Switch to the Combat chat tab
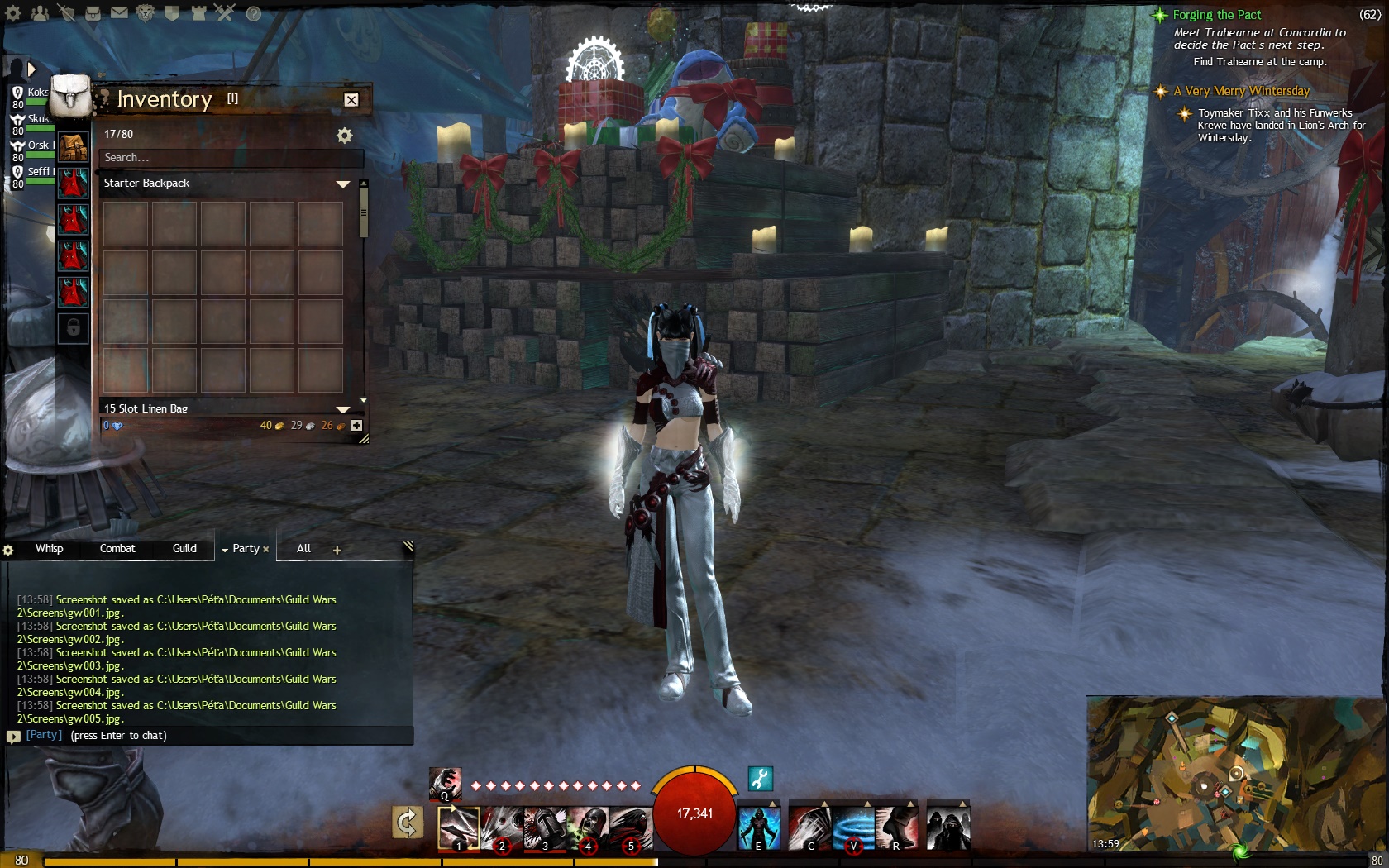1389x868 pixels. [117, 549]
